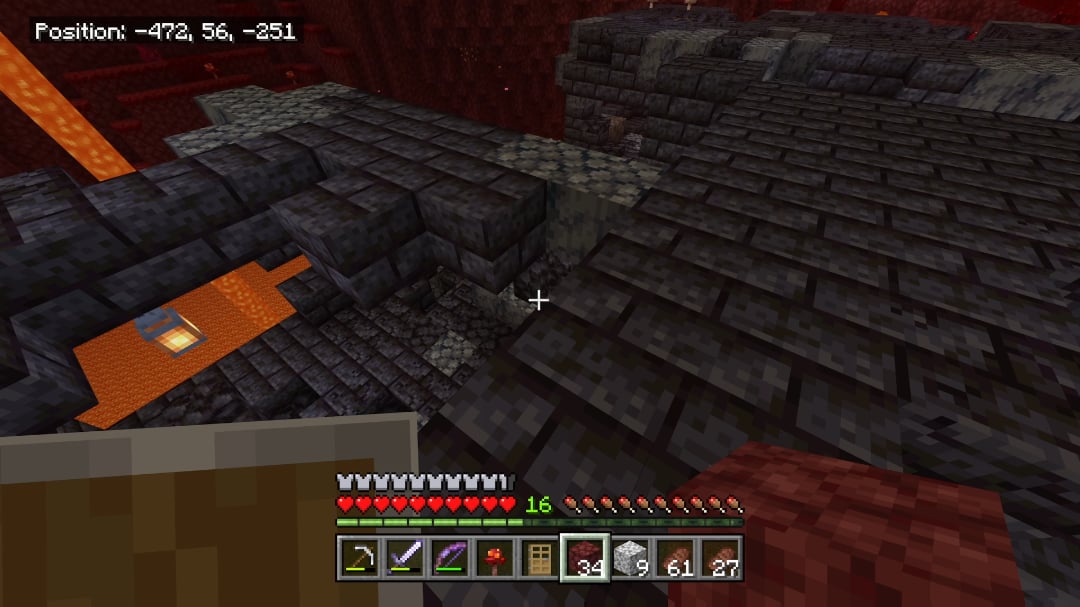Choose the enchanted bow slot
This screenshot has width=1080, height=607.
[x=449, y=555]
